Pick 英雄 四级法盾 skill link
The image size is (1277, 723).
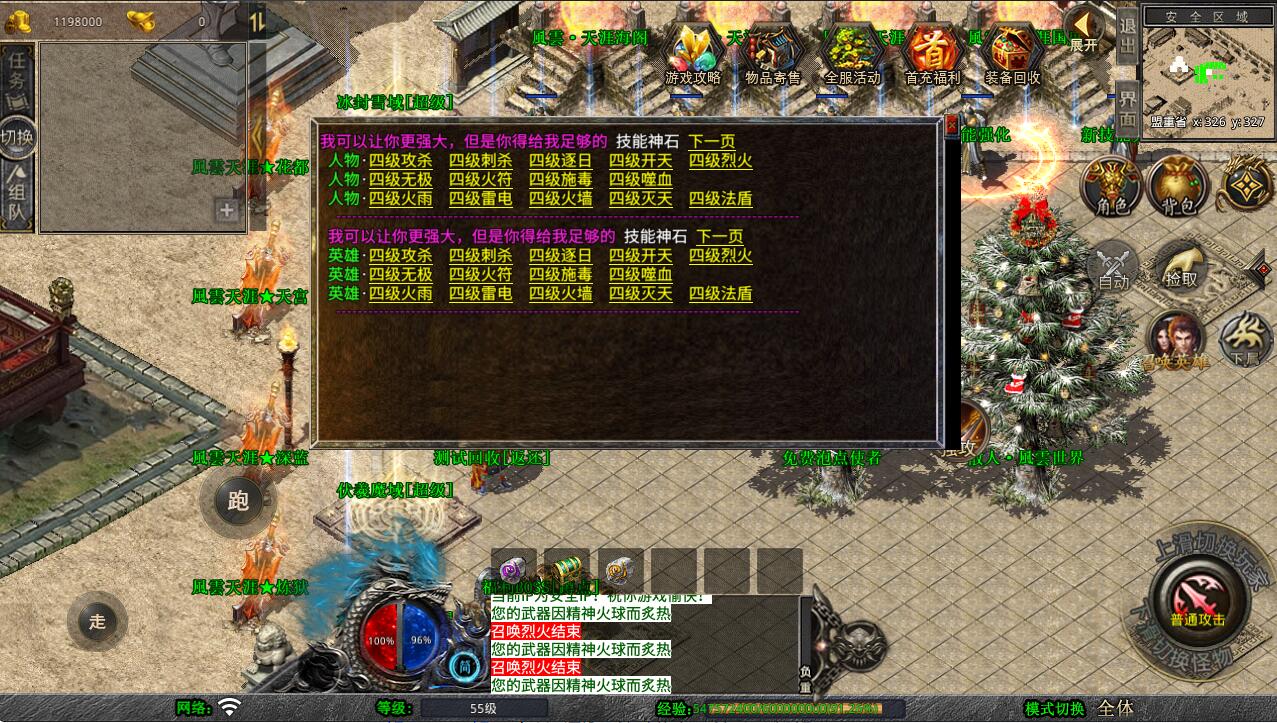[x=720, y=294]
